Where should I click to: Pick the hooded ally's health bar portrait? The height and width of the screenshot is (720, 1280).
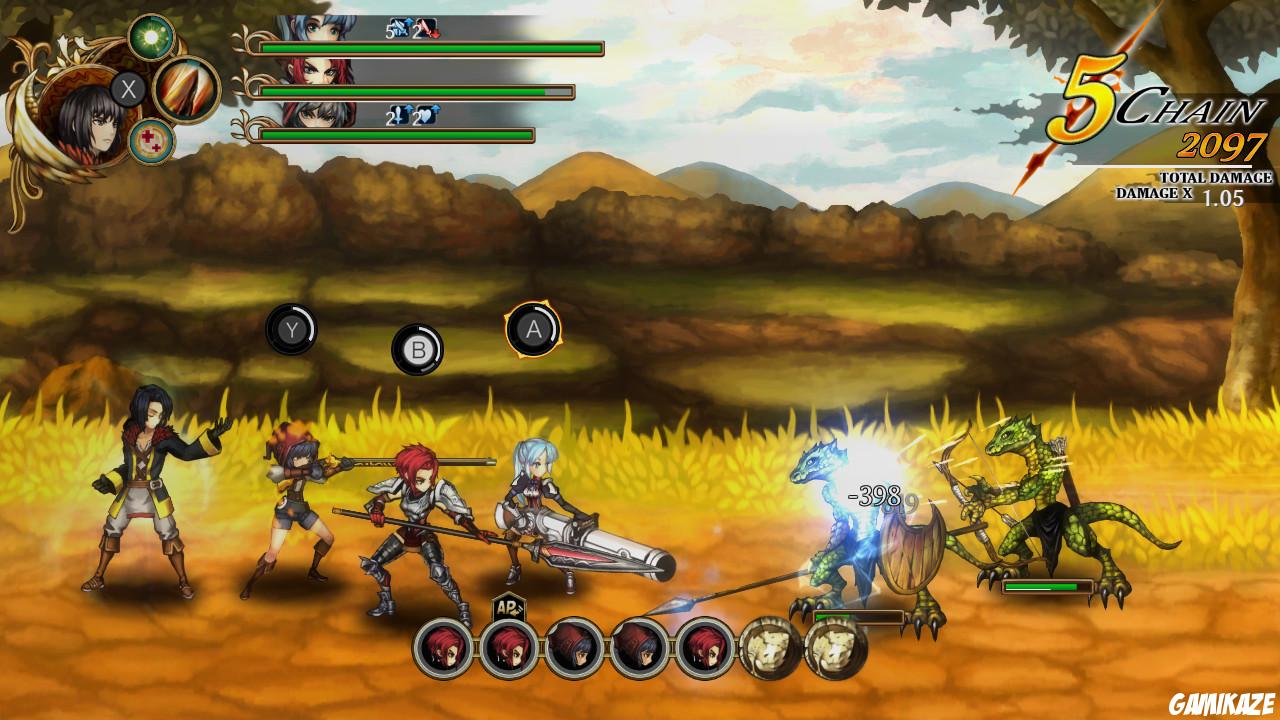(316, 115)
